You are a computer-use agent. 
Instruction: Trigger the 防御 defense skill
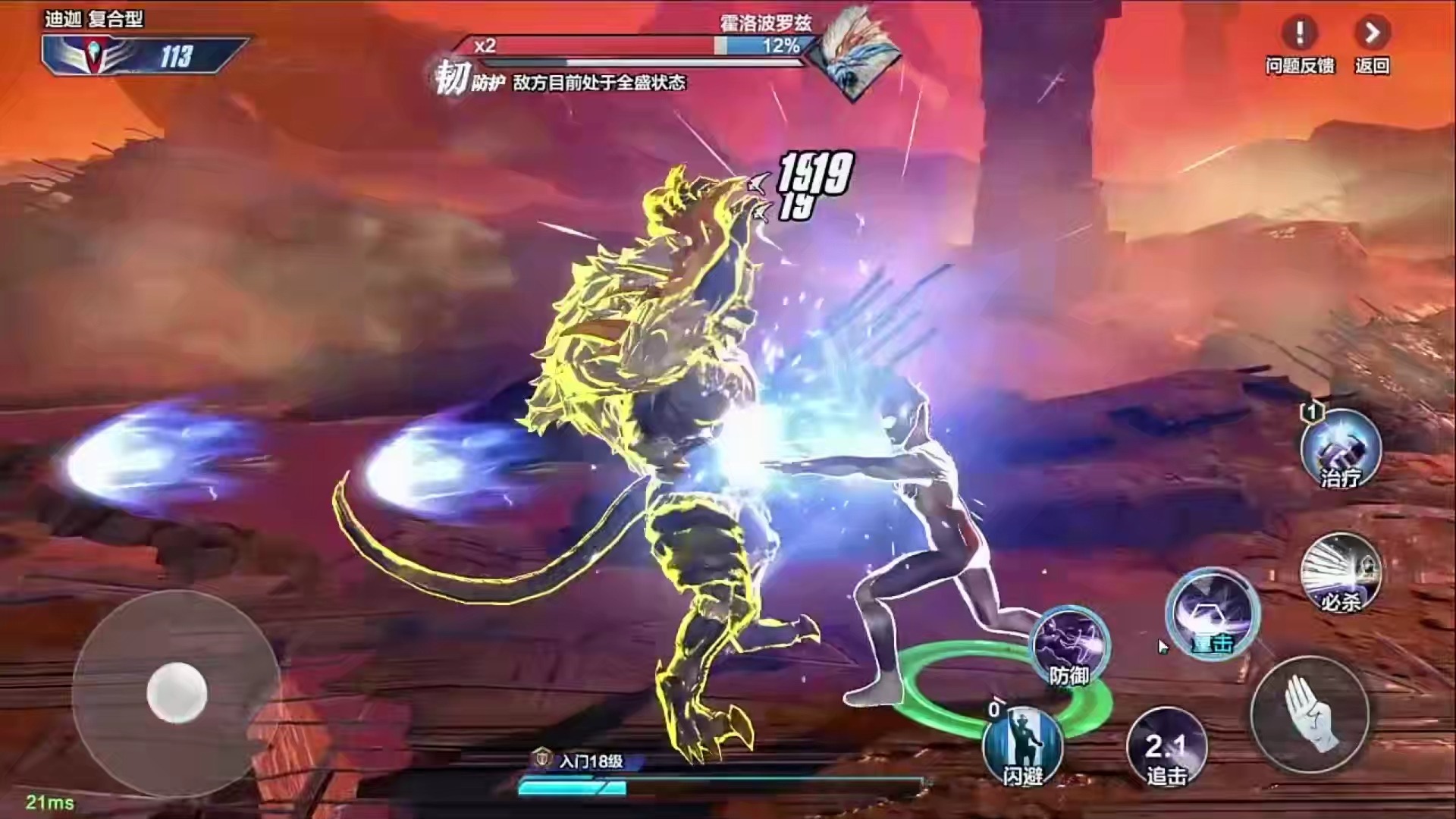1070,646
